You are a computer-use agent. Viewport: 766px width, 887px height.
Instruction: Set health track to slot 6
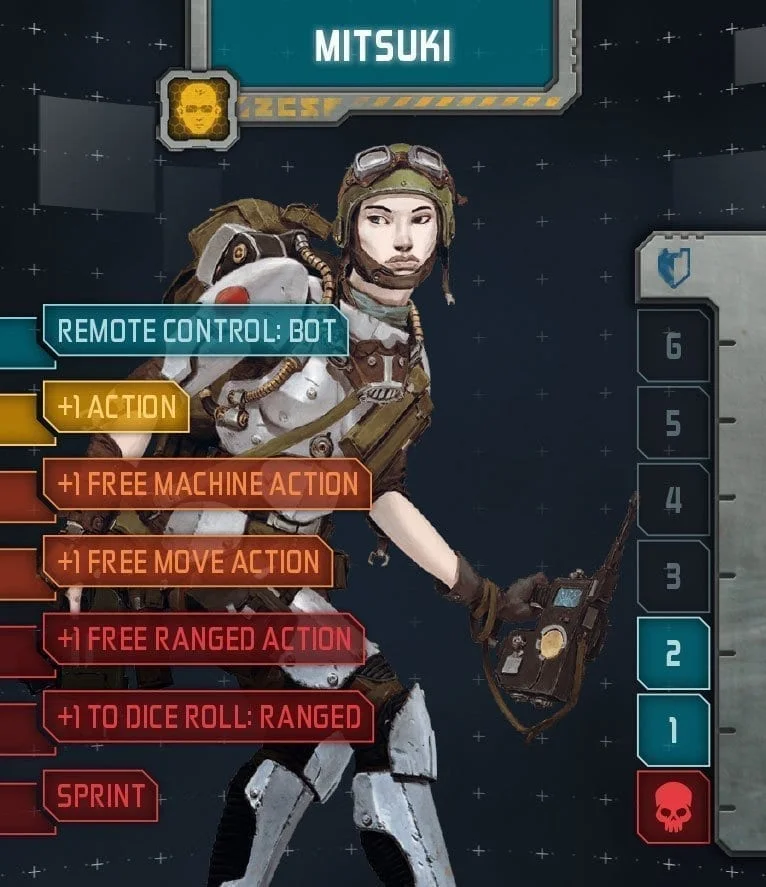pos(673,346)
